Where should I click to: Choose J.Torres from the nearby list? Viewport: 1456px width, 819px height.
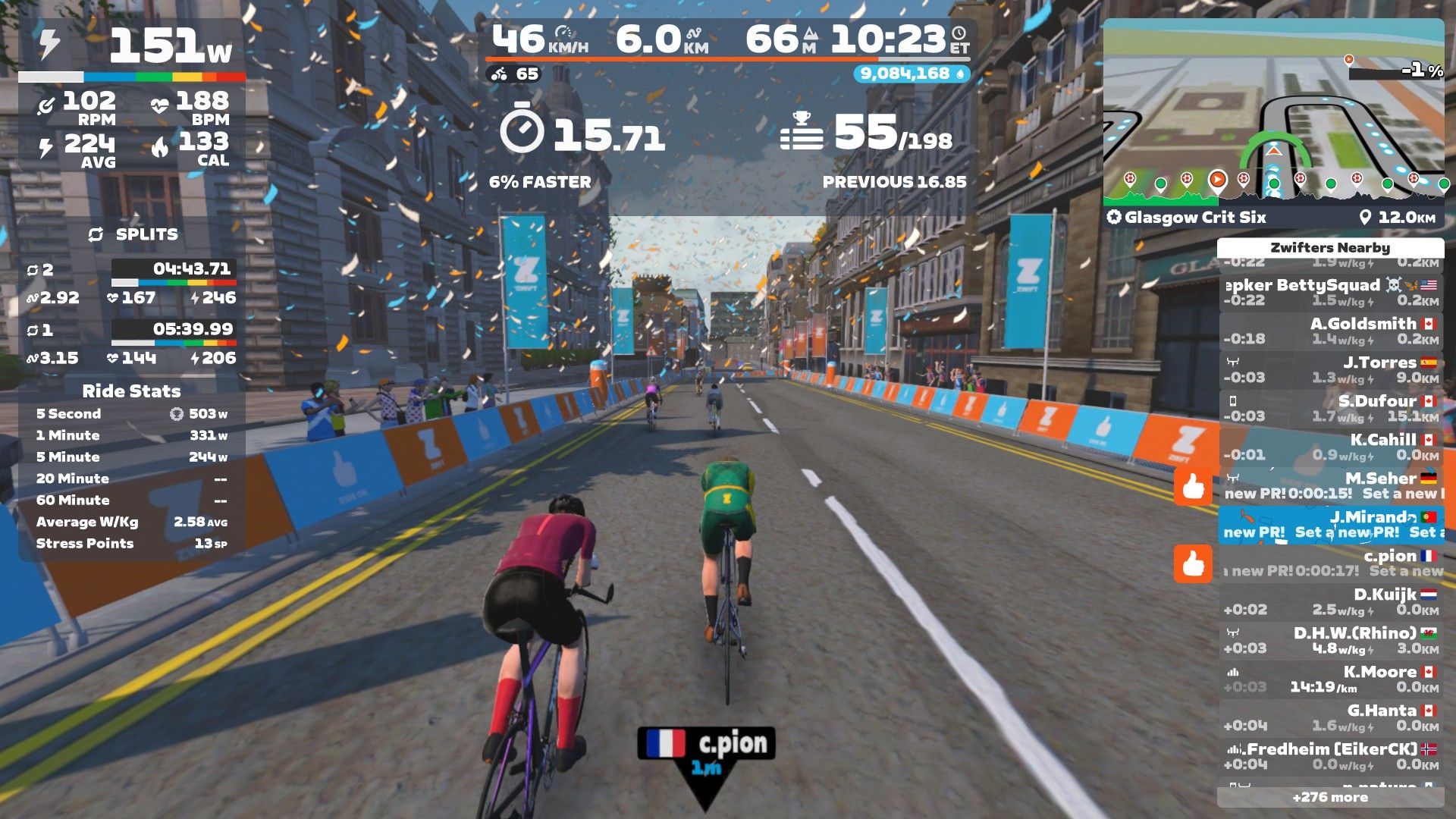[x=1331, y=370]
